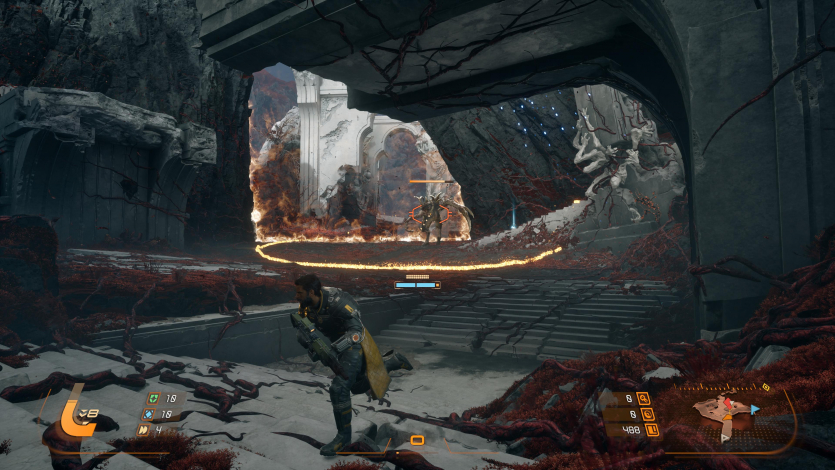Click the blue flag marker on minimap
Viewport: 835px width, 470px height.
point(755,408)
